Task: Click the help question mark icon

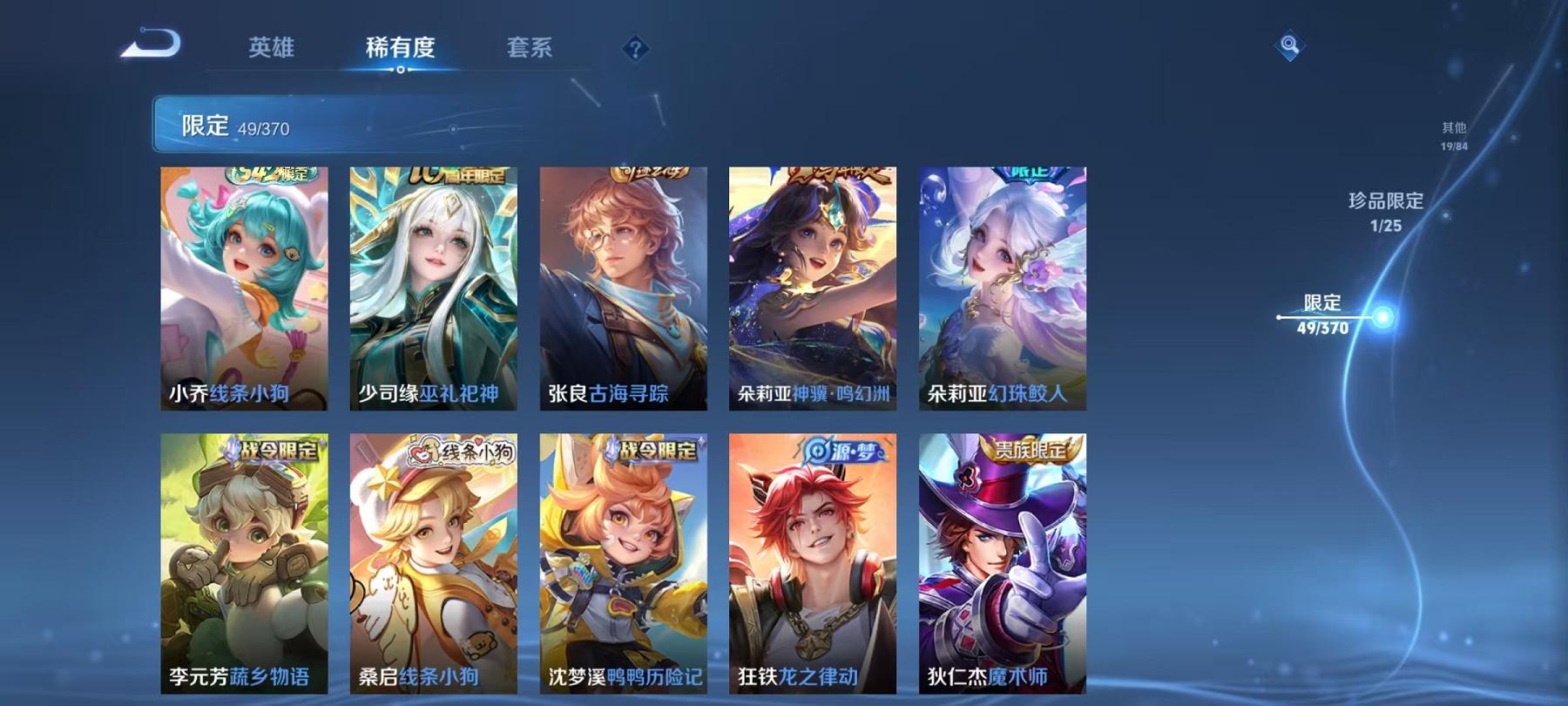Action: pos(639,50)
